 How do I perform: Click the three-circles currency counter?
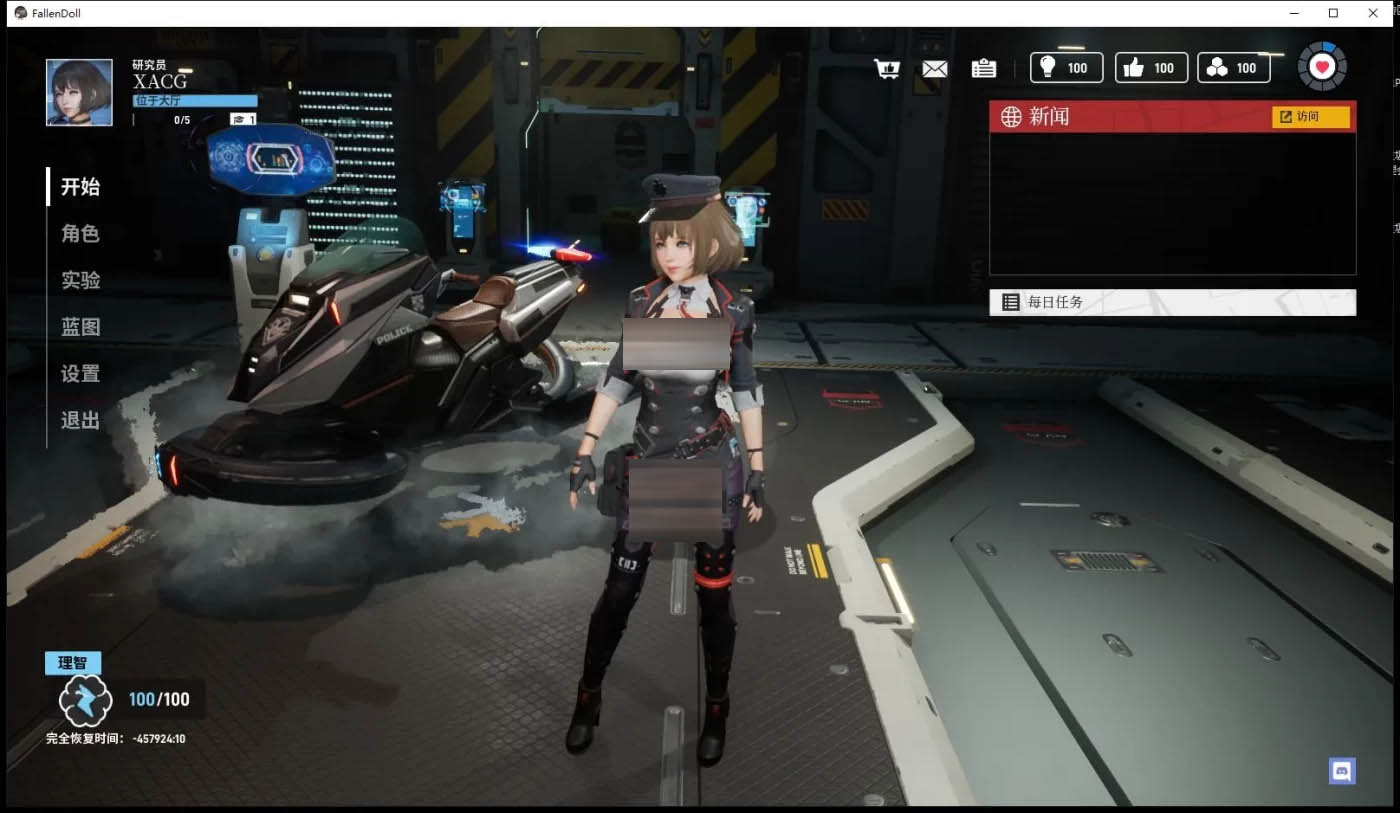coord(1233,68)
